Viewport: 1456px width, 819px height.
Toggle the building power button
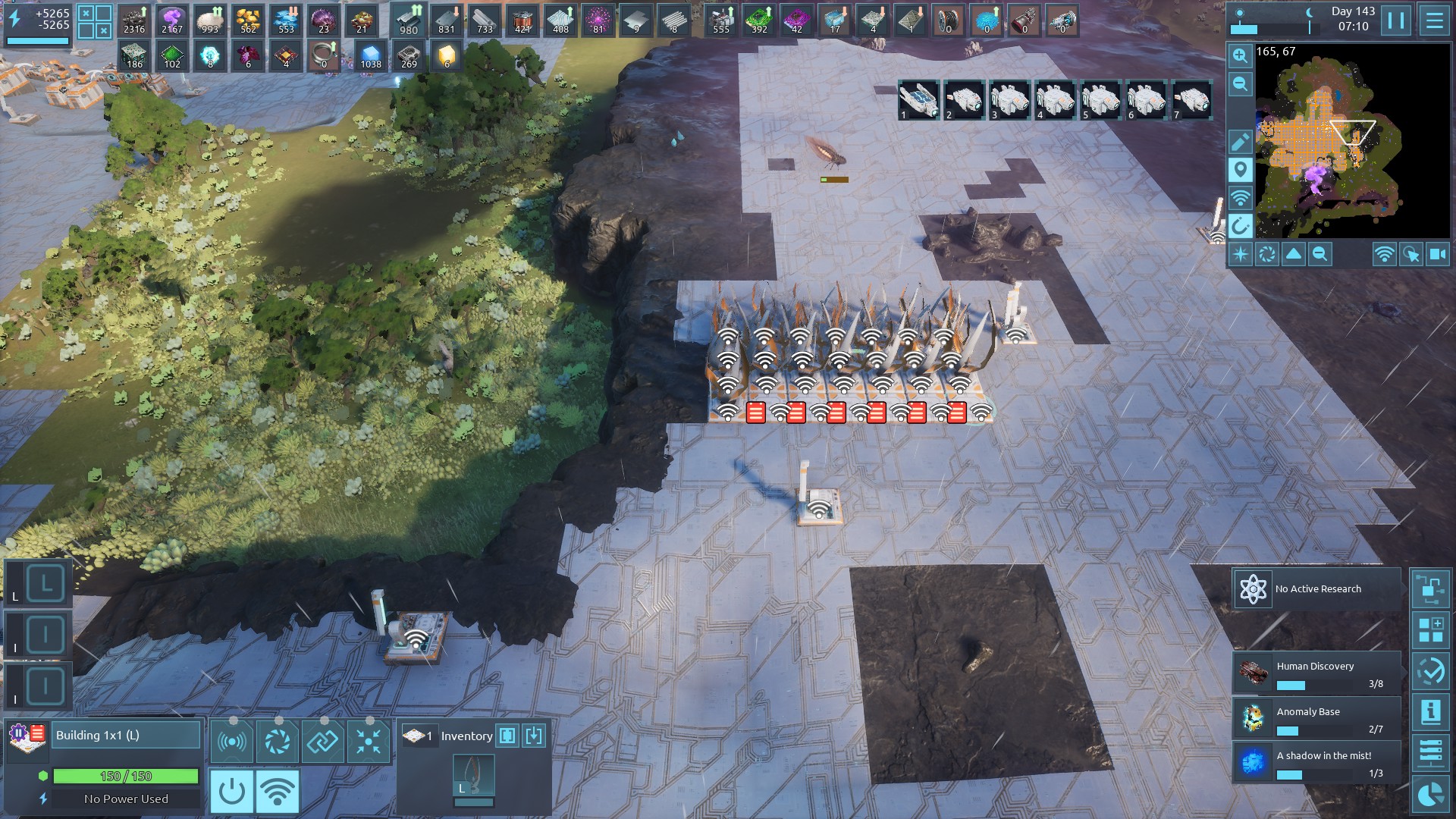click(x=231, y=791)
